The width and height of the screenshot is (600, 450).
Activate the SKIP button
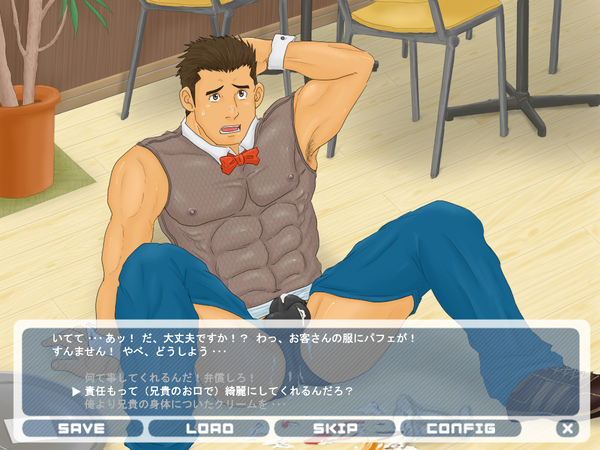335,428
